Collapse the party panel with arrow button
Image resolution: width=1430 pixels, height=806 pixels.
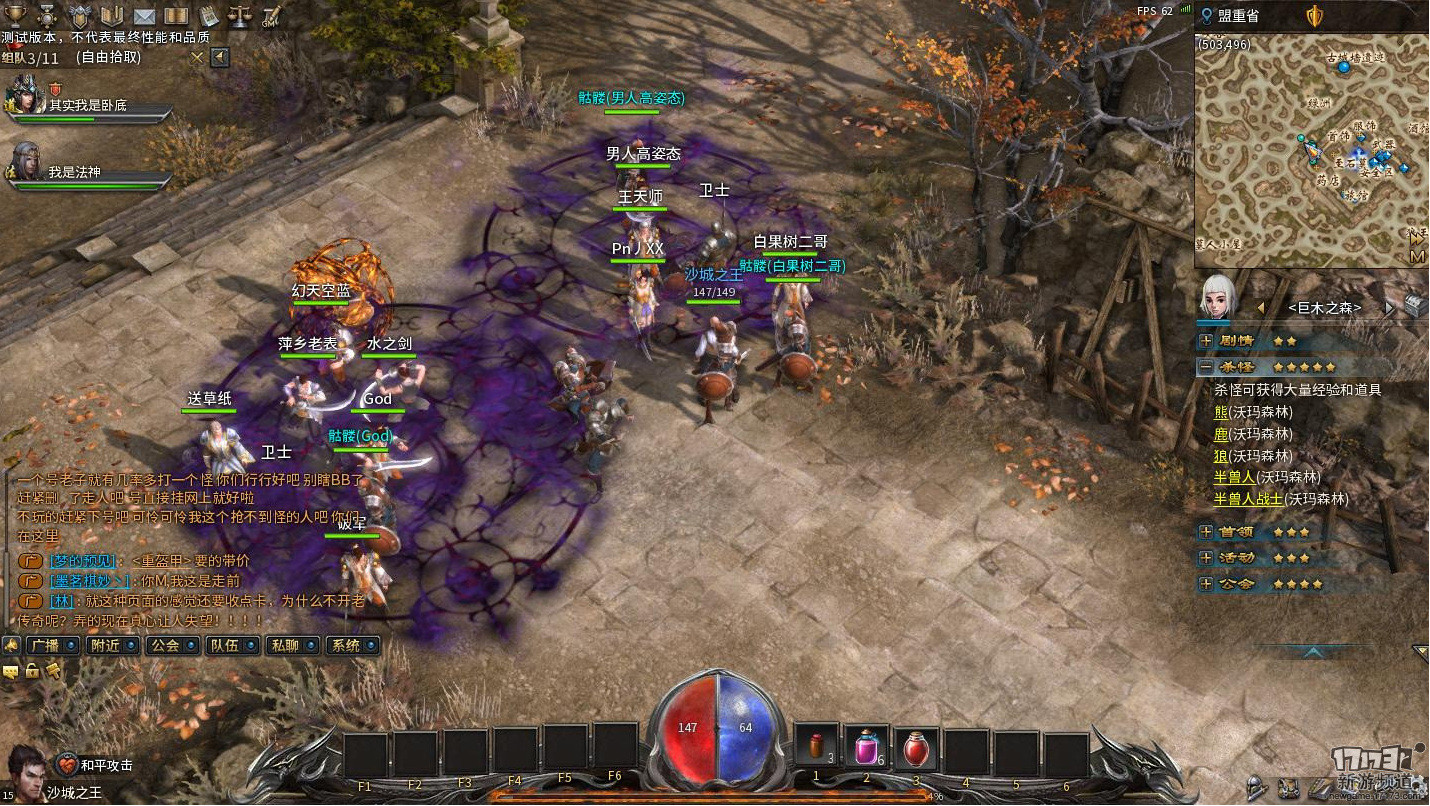[x=219, y=57]
